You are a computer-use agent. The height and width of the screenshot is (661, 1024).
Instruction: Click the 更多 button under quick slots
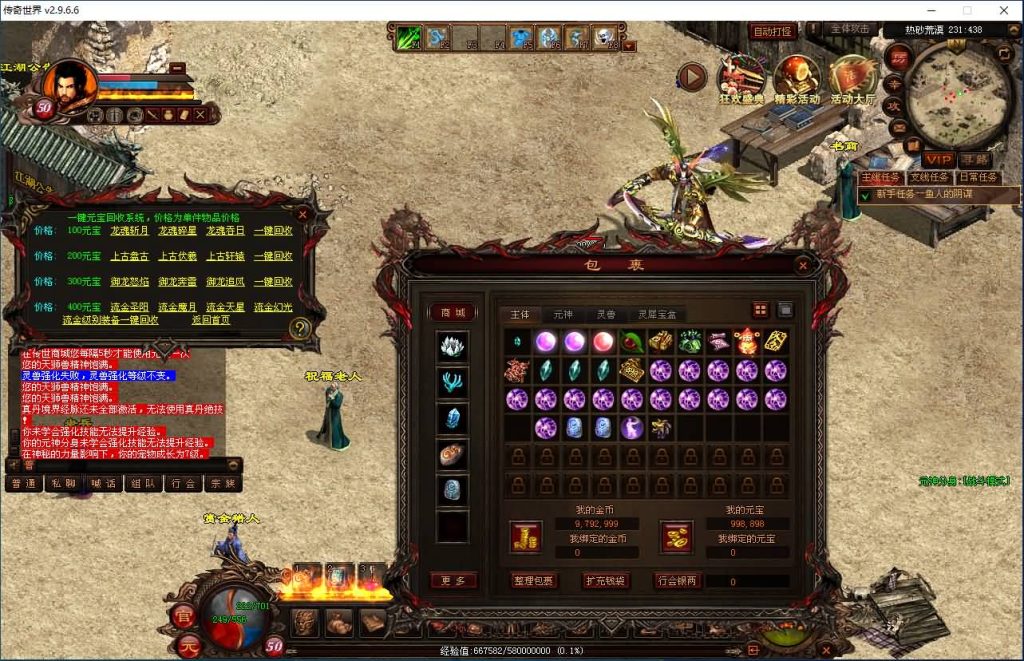click(453, 580)
